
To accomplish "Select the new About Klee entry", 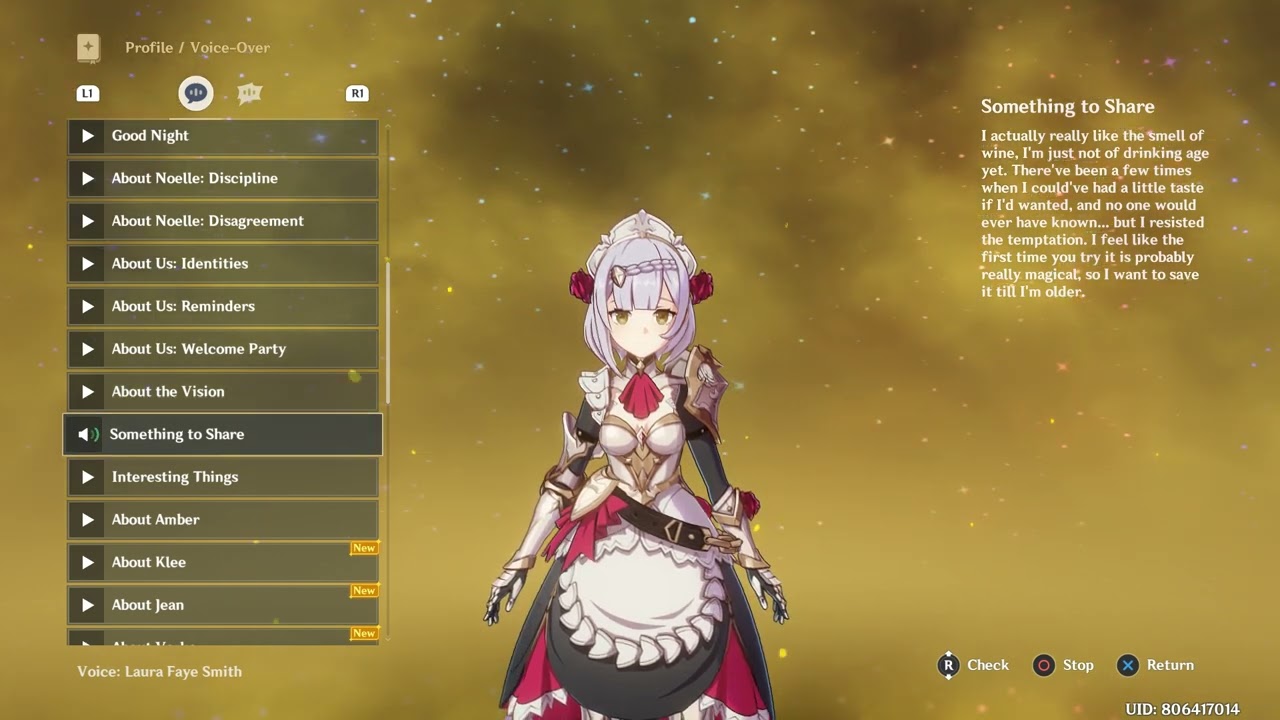I will point(222,562).
